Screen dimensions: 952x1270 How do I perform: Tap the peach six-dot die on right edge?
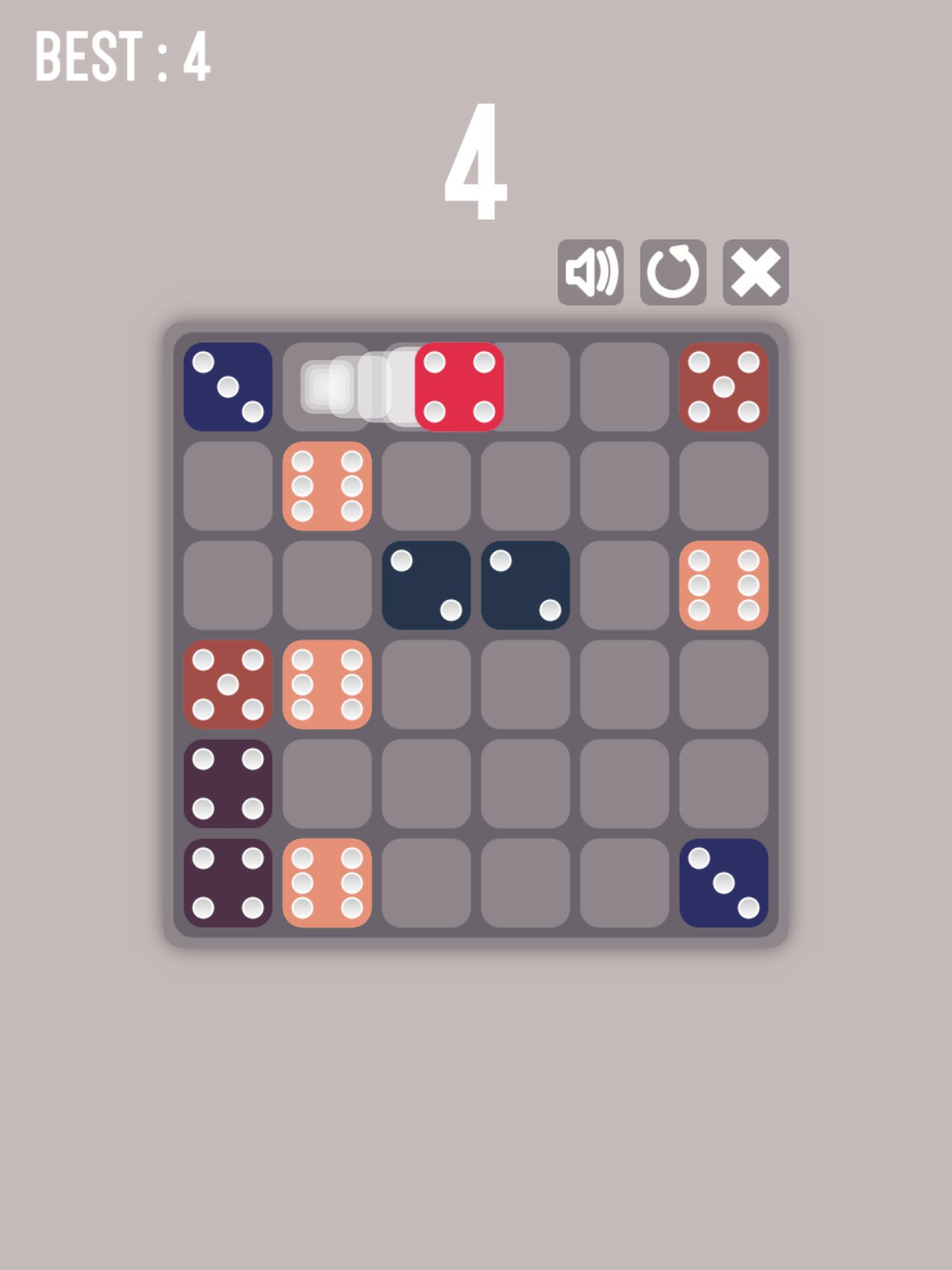723,586
